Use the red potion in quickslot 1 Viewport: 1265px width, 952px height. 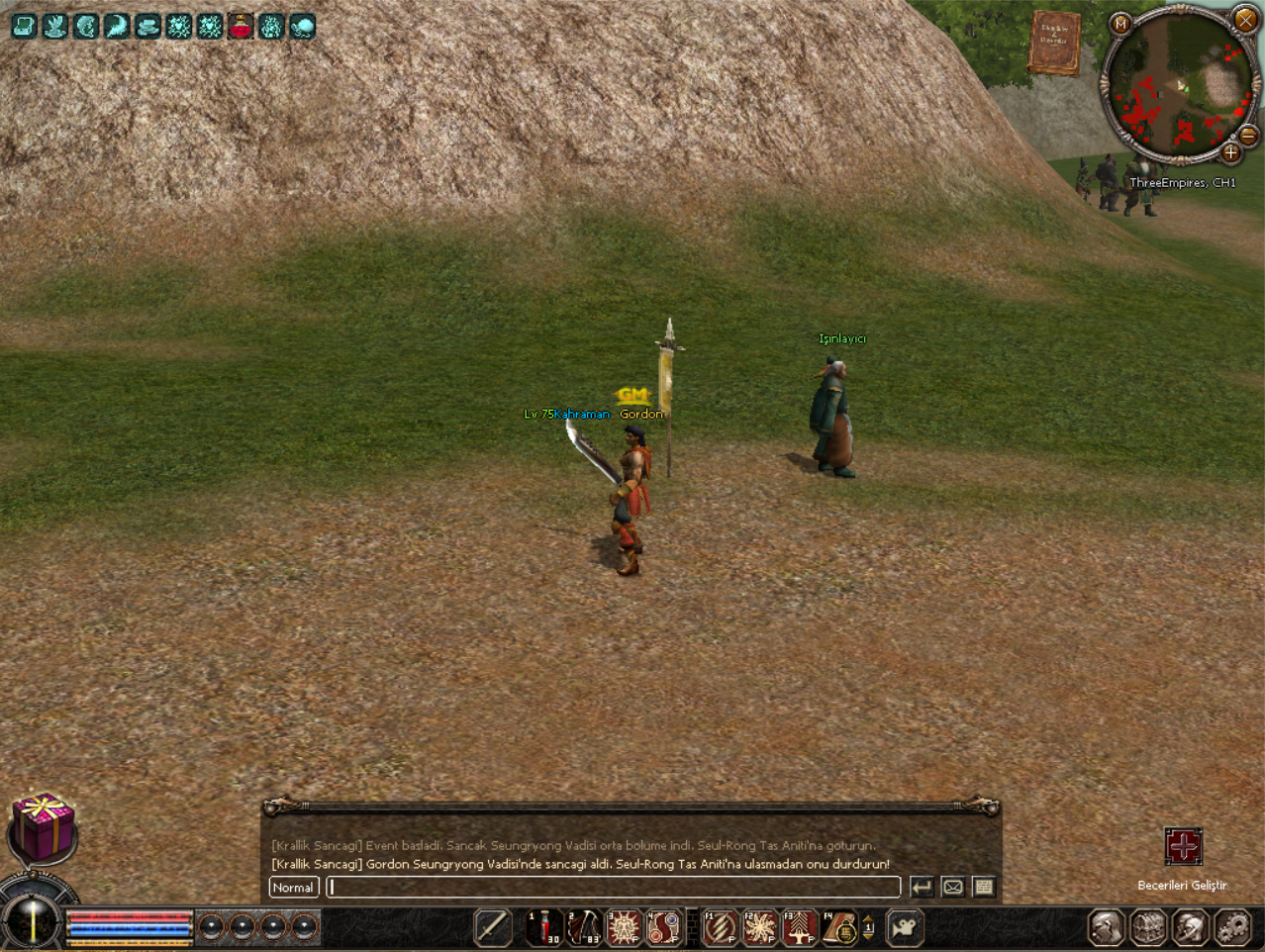coord(545,927)
